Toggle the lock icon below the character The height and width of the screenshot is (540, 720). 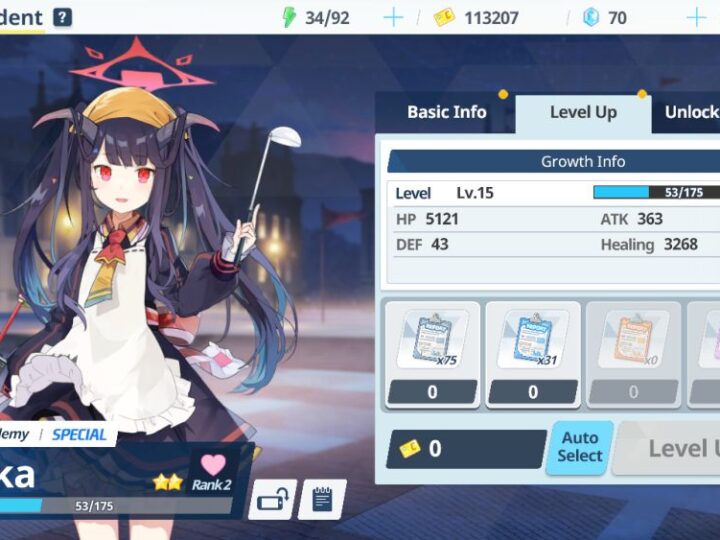pos(272,499)
